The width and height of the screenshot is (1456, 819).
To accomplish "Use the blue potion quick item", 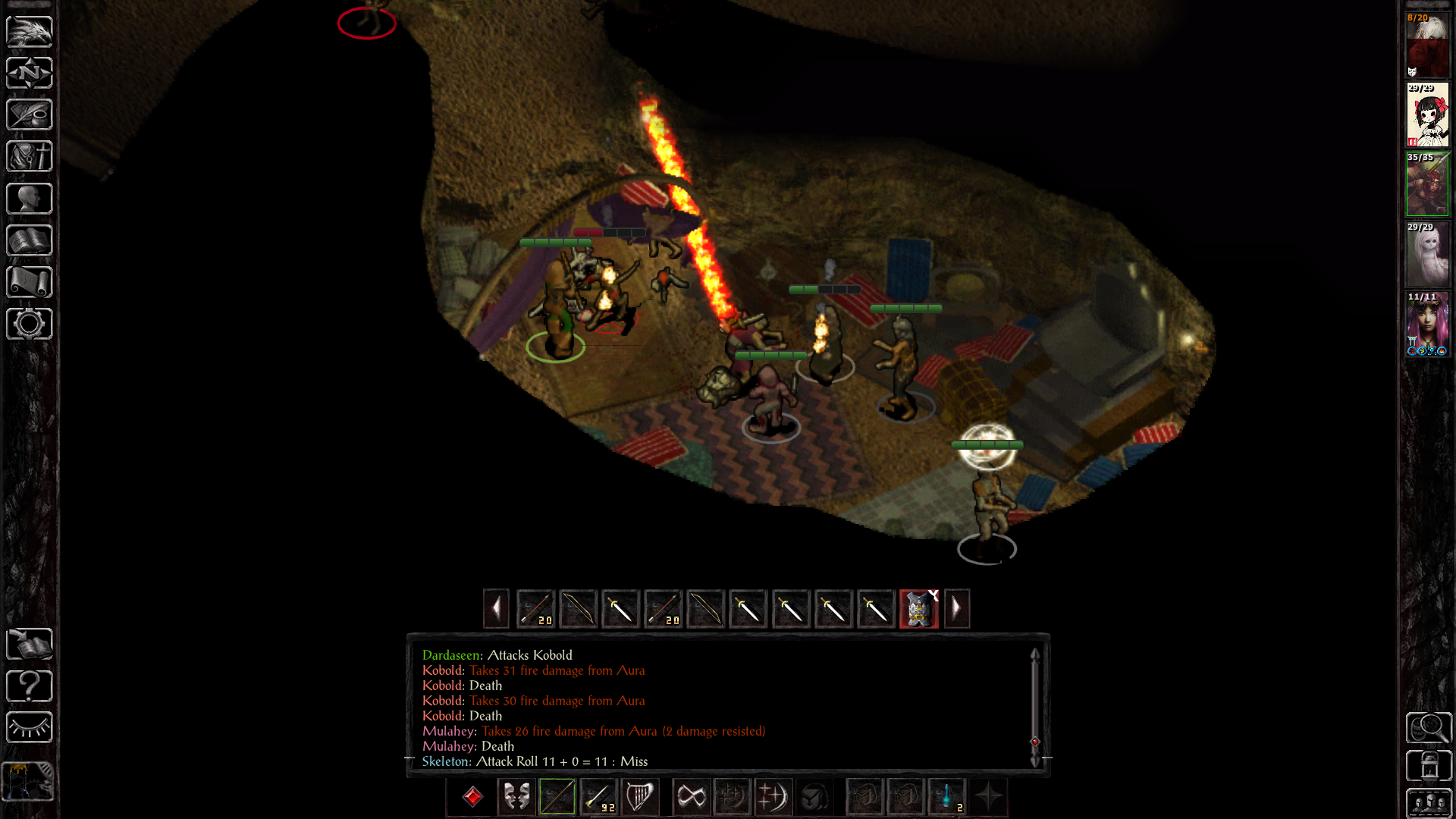I will click(947, 797).
